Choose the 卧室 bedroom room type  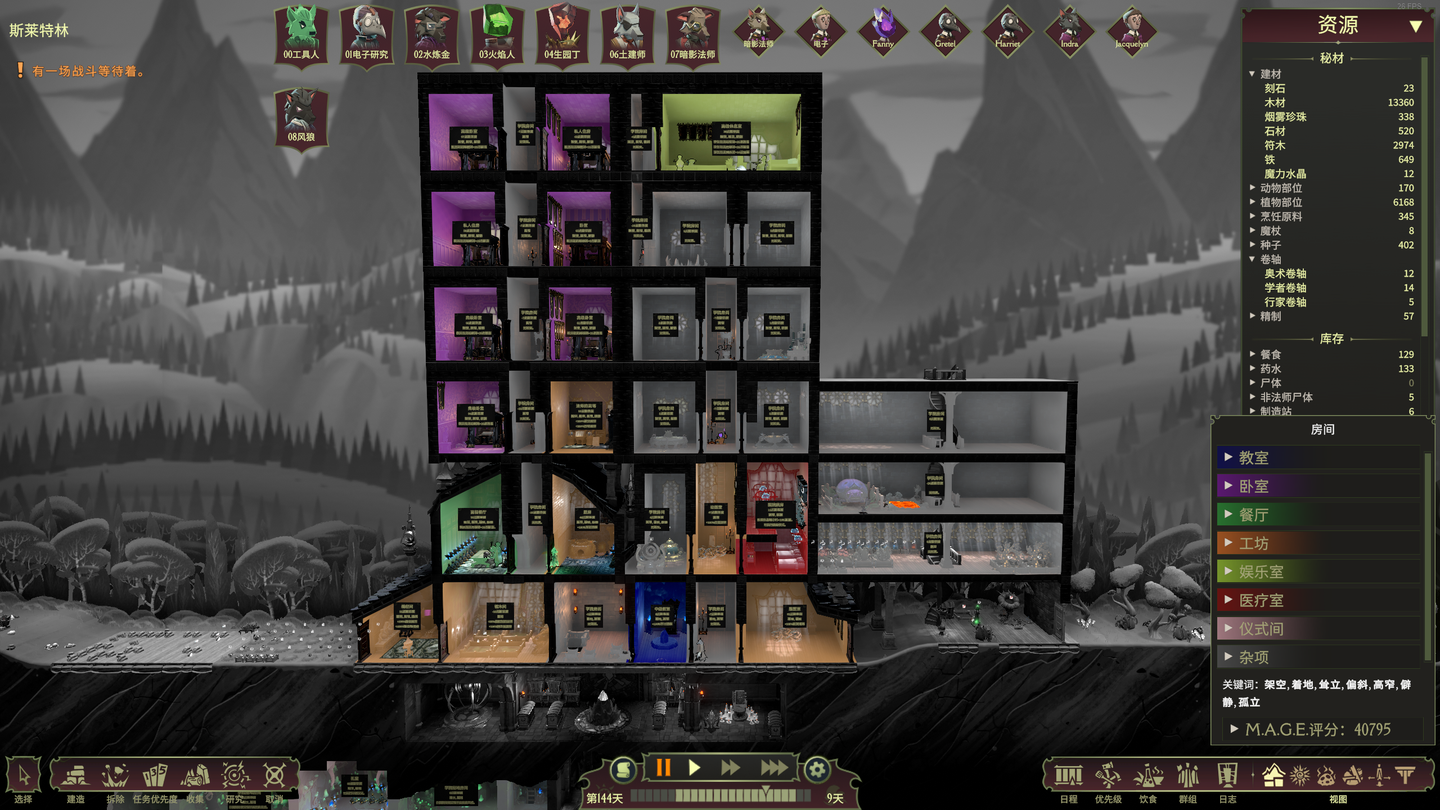click(1254, 486)
